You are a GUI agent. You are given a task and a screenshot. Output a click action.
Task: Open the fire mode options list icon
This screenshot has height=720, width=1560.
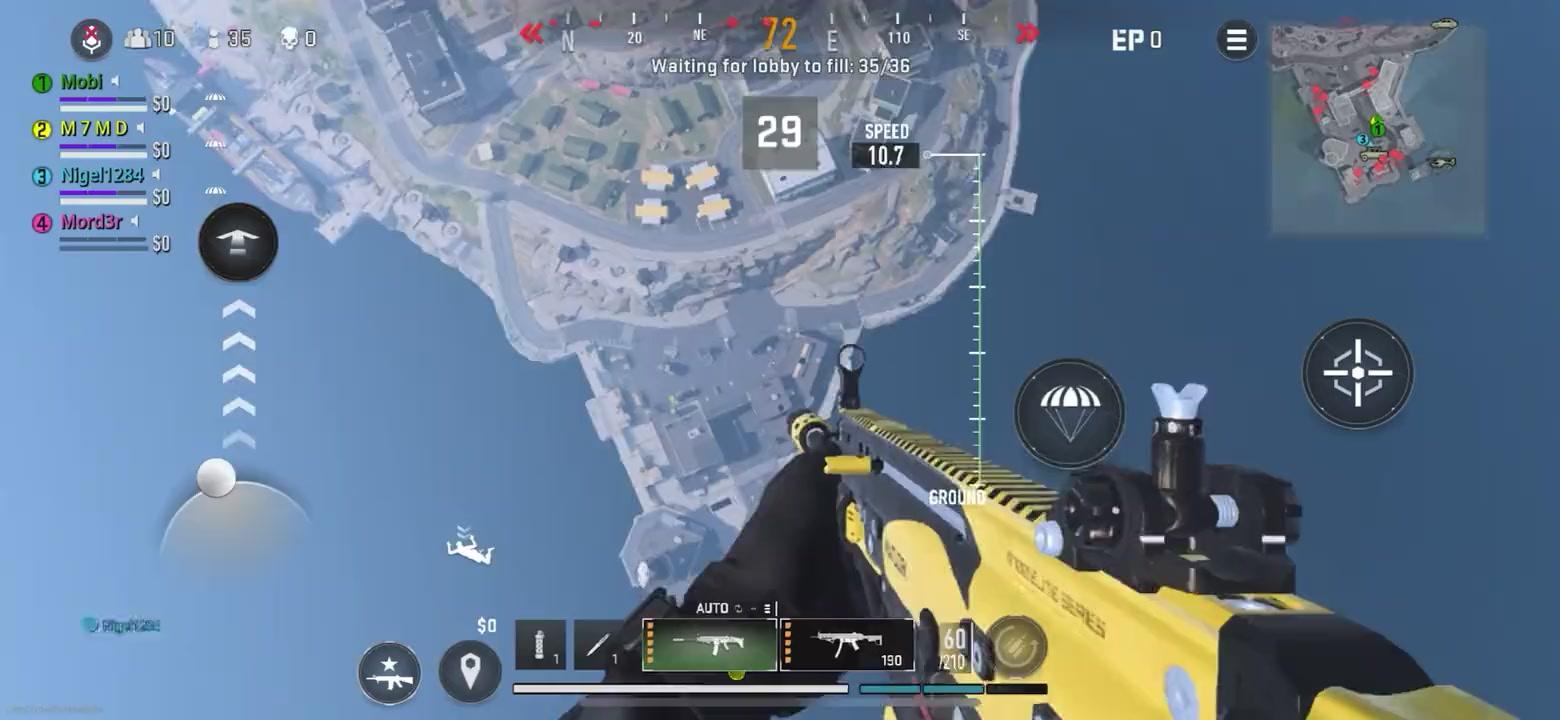(766, 608)
